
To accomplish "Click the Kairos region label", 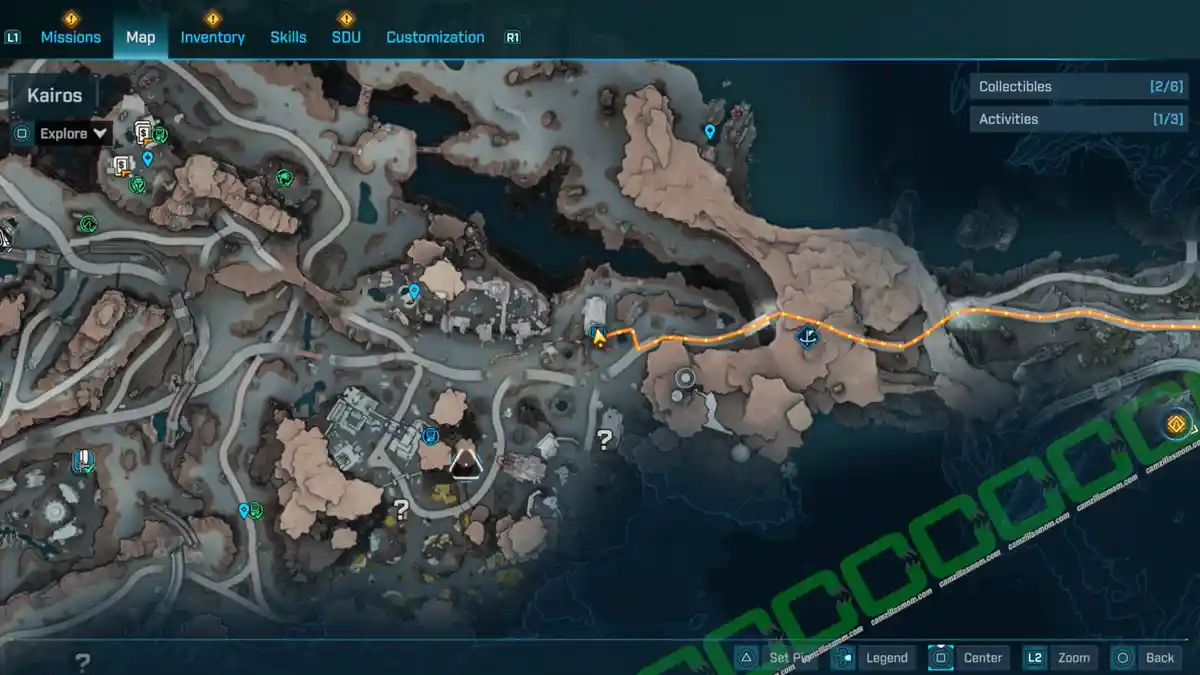I will click(x=55, y=96).
